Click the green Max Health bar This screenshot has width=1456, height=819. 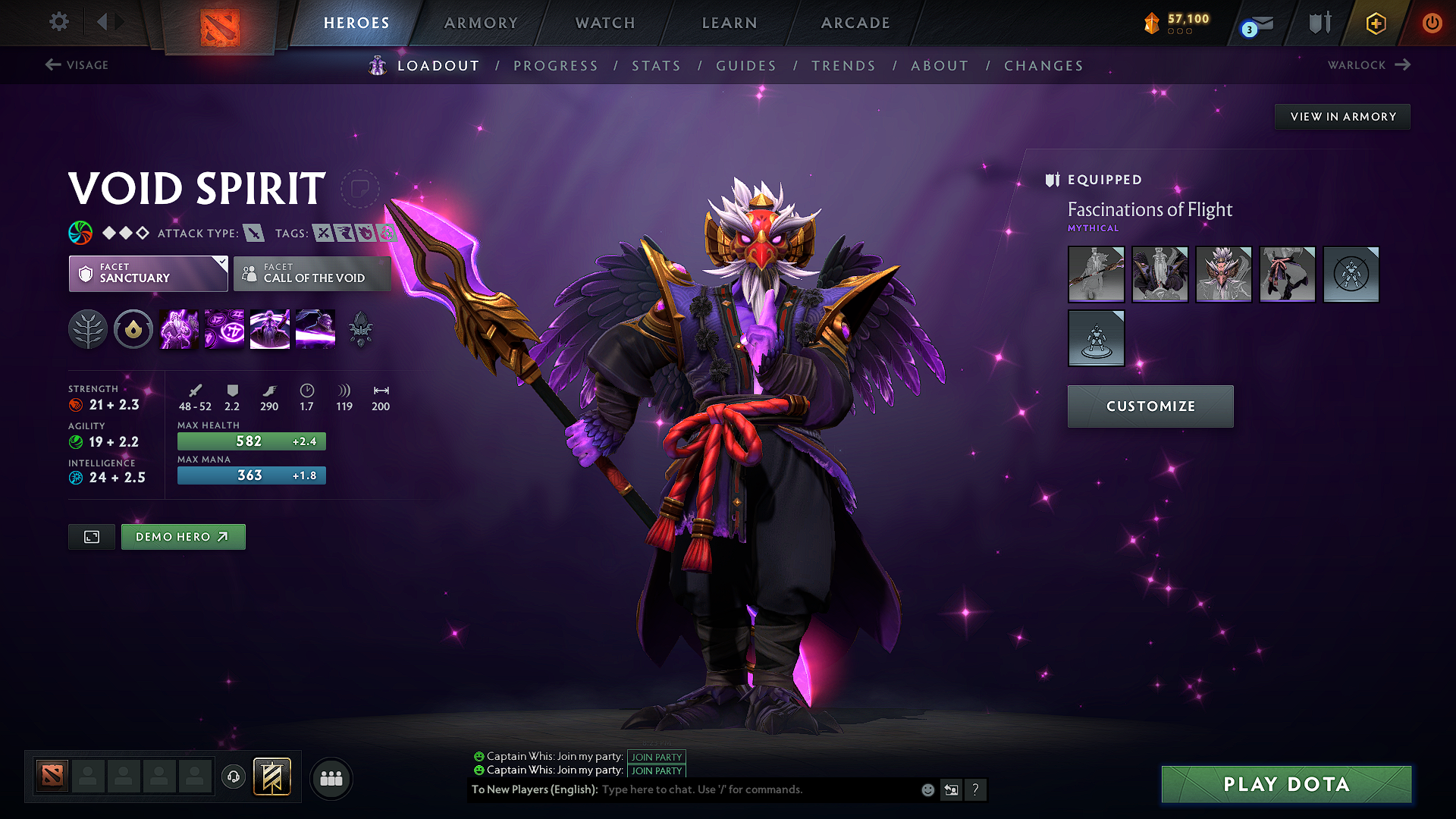pyautogui.click(x=251, y=441)
